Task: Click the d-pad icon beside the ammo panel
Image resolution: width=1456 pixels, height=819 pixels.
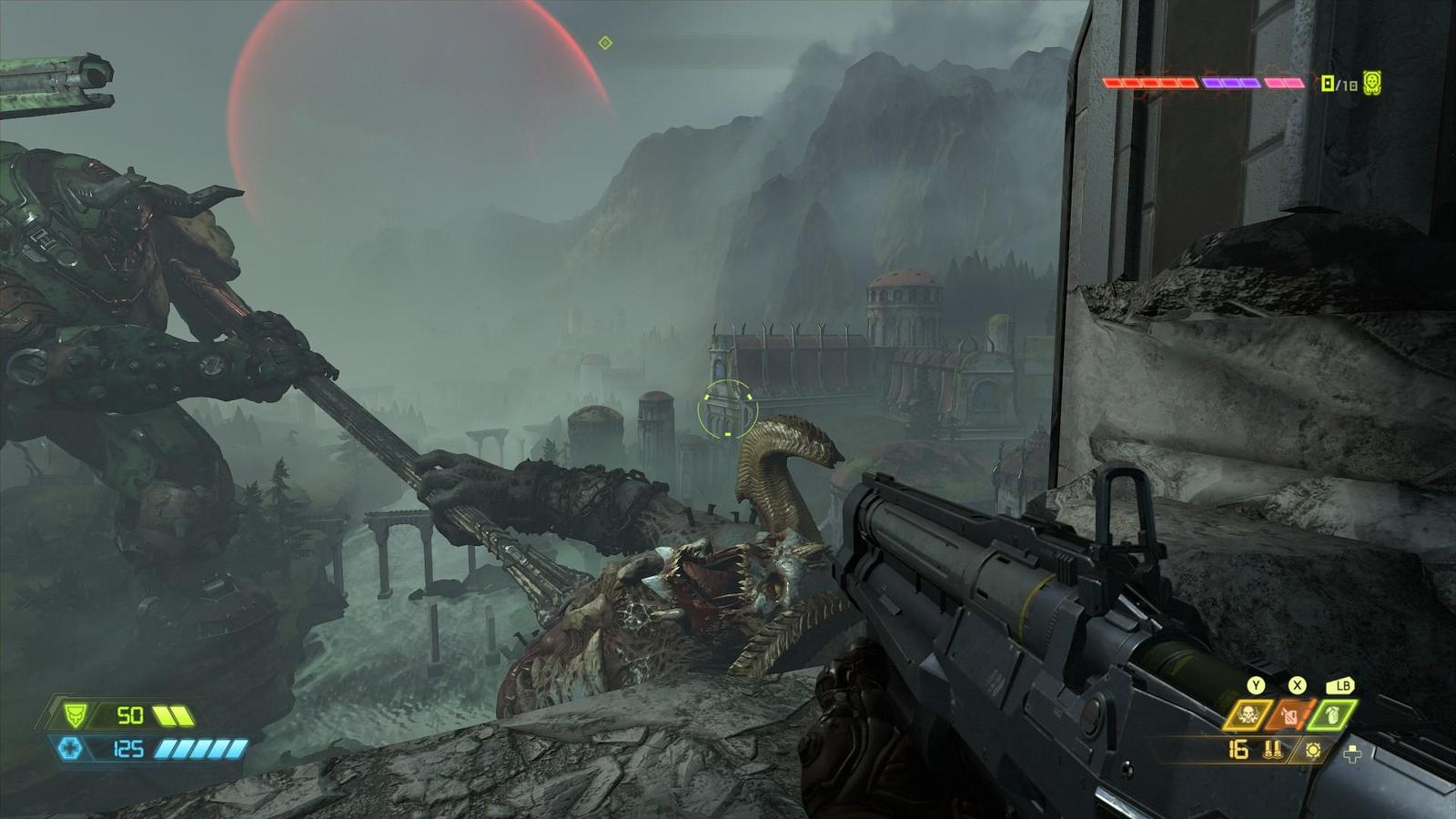Action: coord(1352,753)
